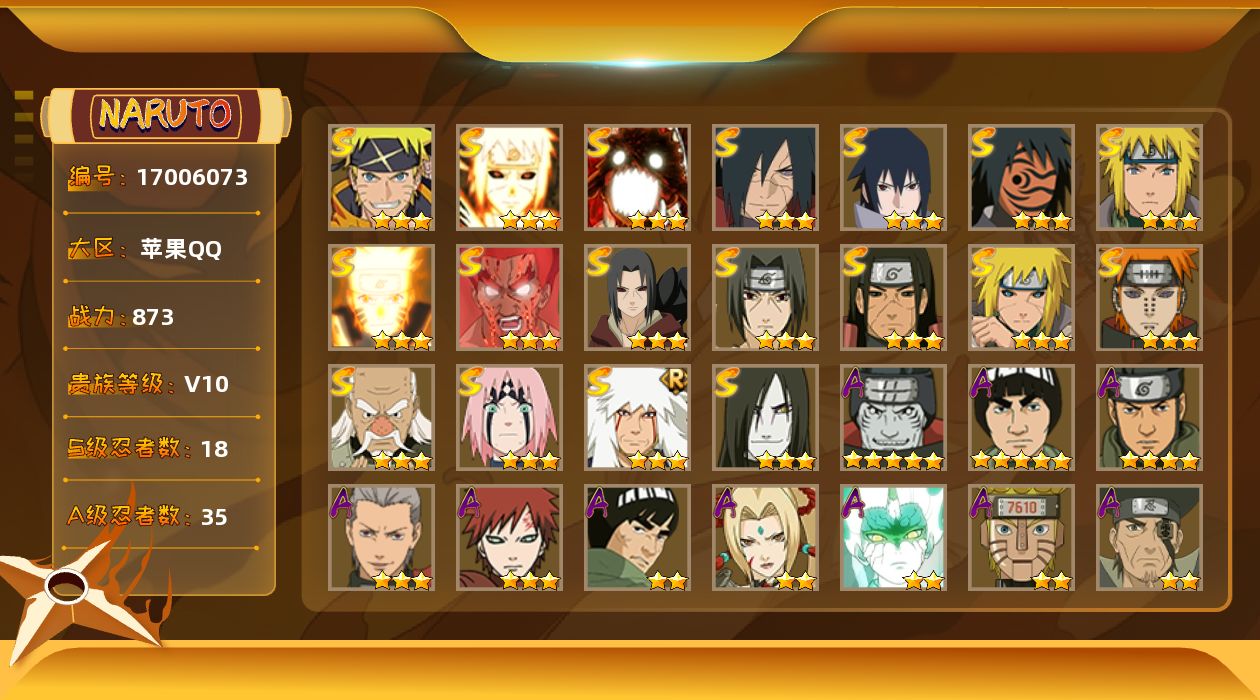This screenshot has height=700, width=1260.
Task: Select the Madara Uchiha portrait
Action: point(765,177)
